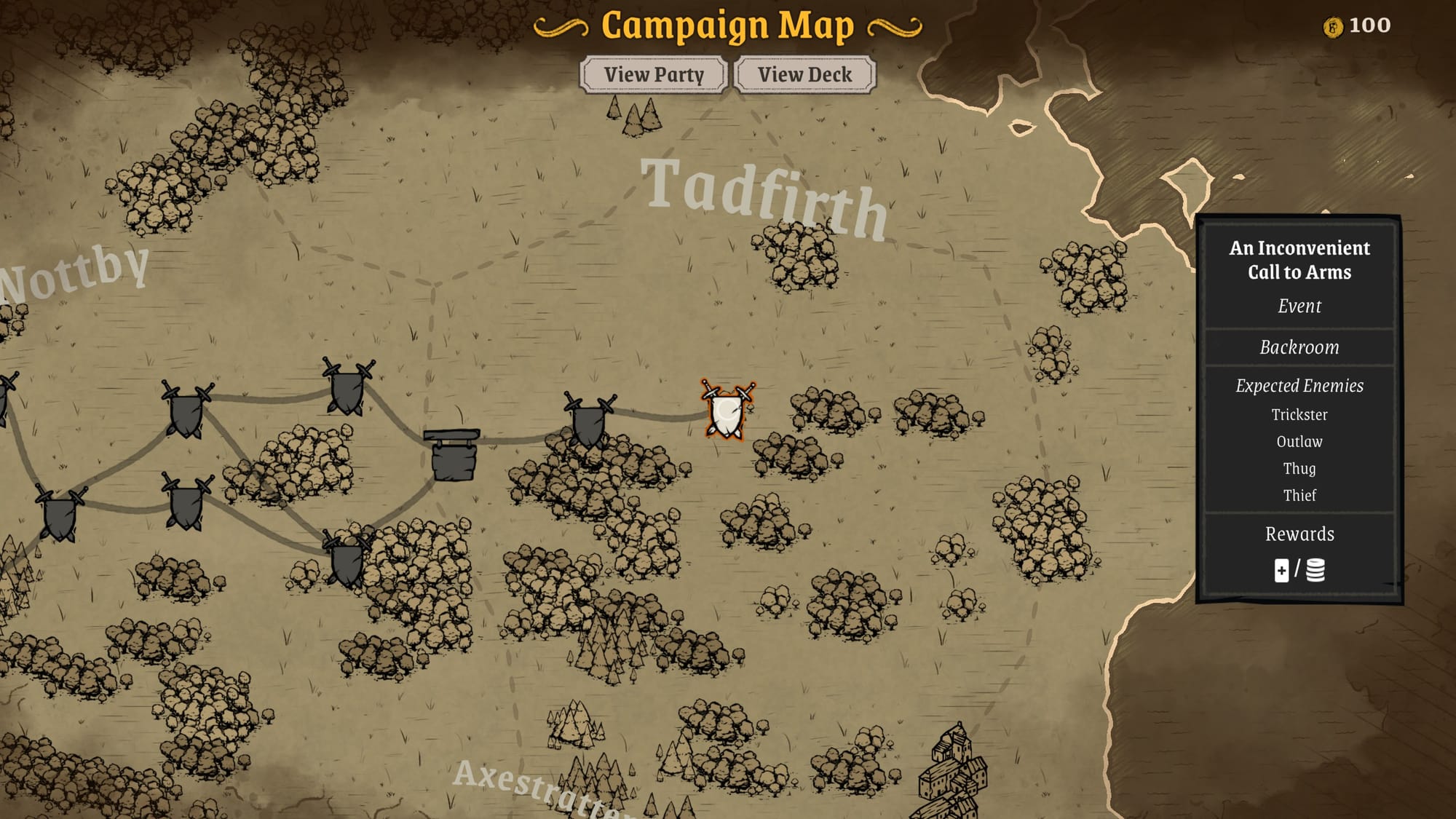The height and width of the screenshot is (819, 1456).
Task: Click the Outlaw enemy entry
Action: pos(1299,441)
